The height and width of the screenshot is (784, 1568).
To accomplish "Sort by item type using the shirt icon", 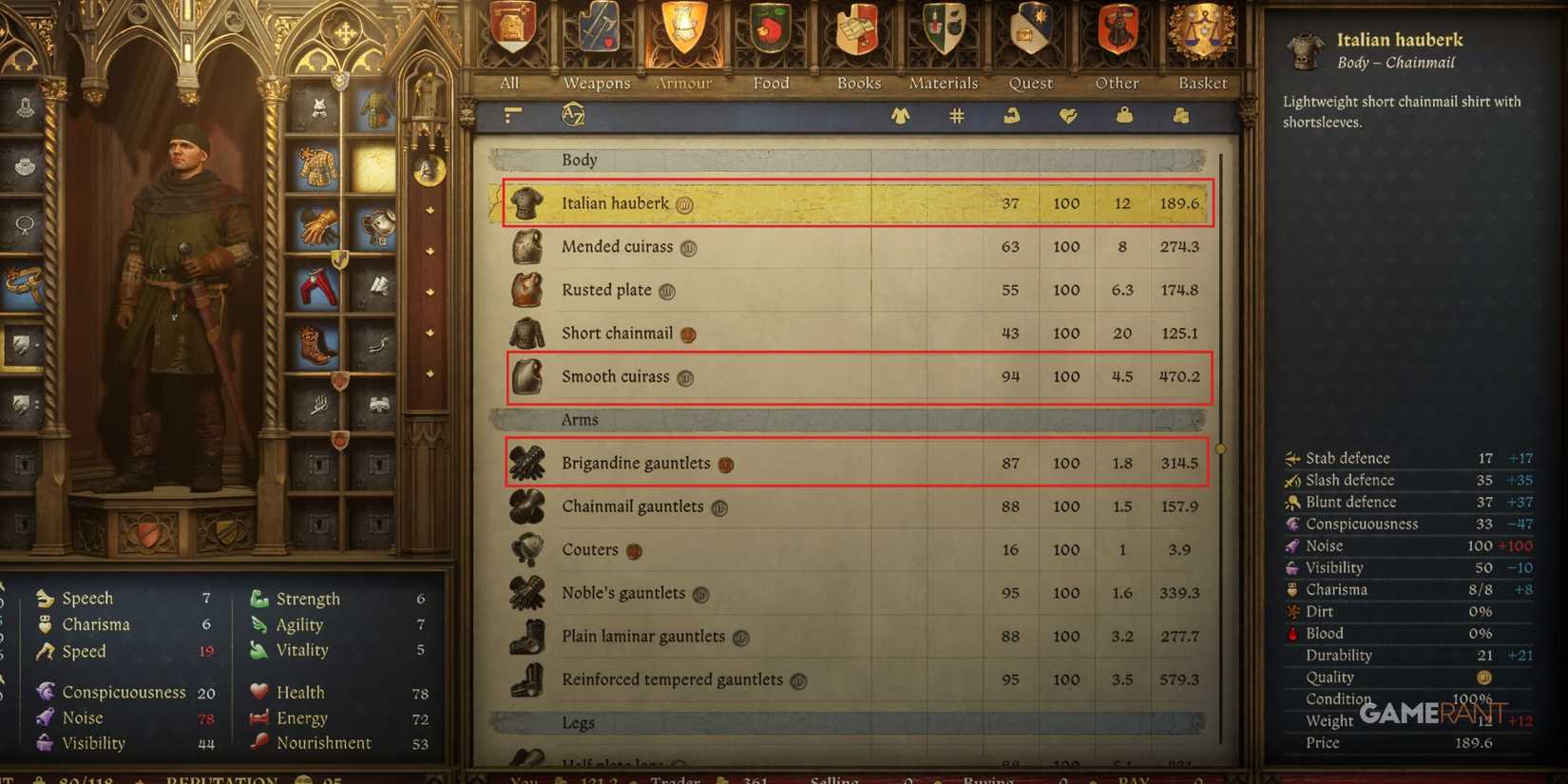I will click(x=901, y=116).
